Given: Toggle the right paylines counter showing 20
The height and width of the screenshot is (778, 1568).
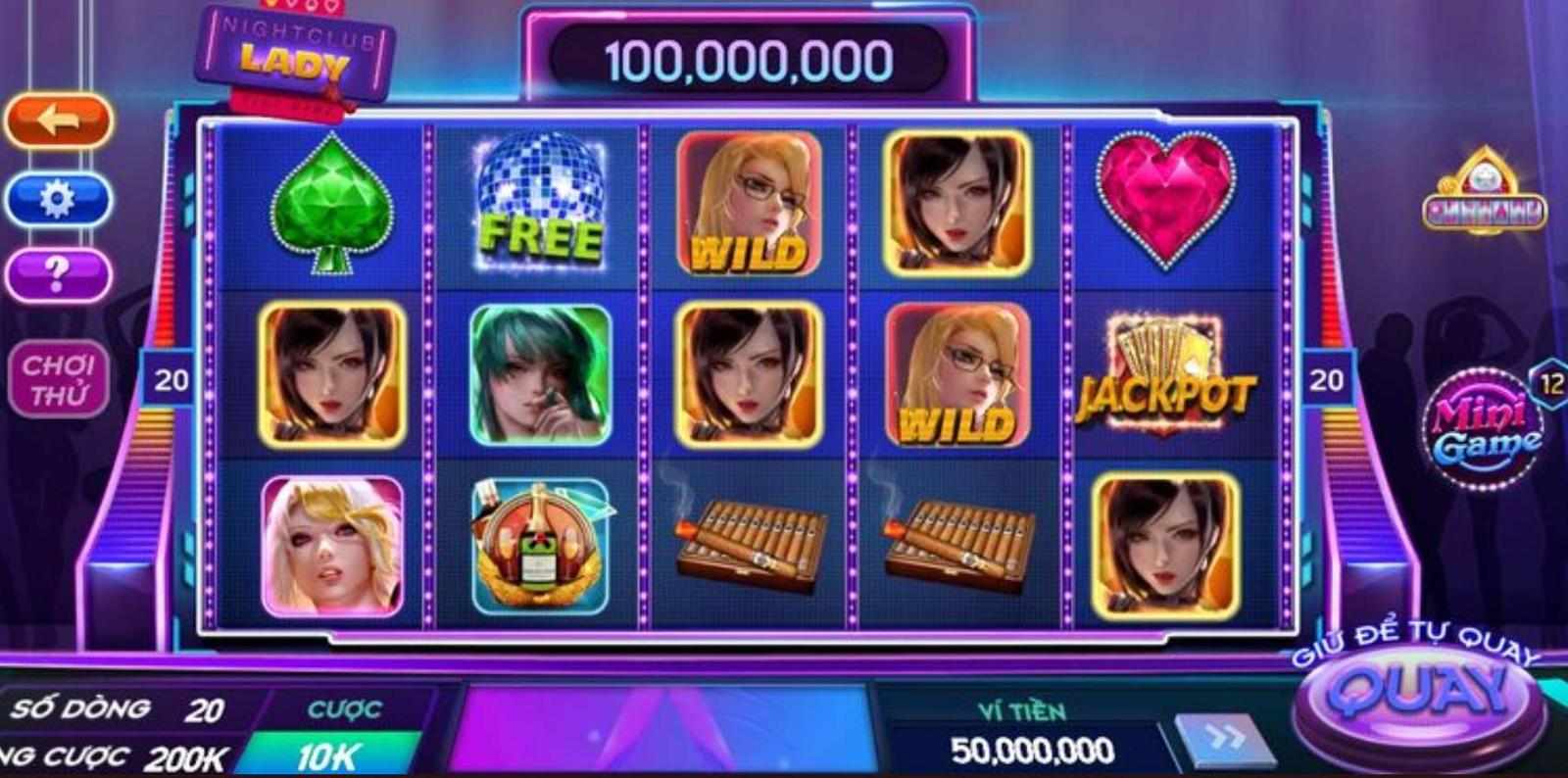Looking at the screenshot, I should click(1328, 377).
